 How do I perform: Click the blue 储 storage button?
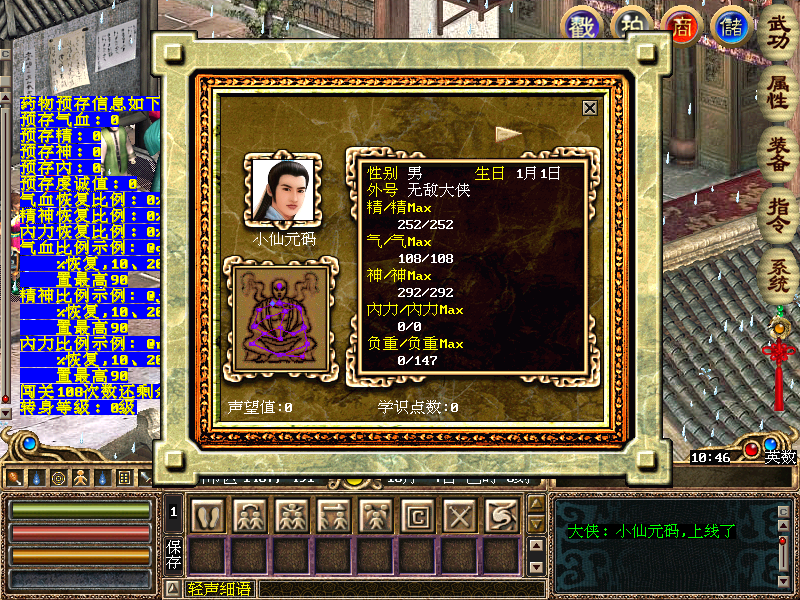730,25
